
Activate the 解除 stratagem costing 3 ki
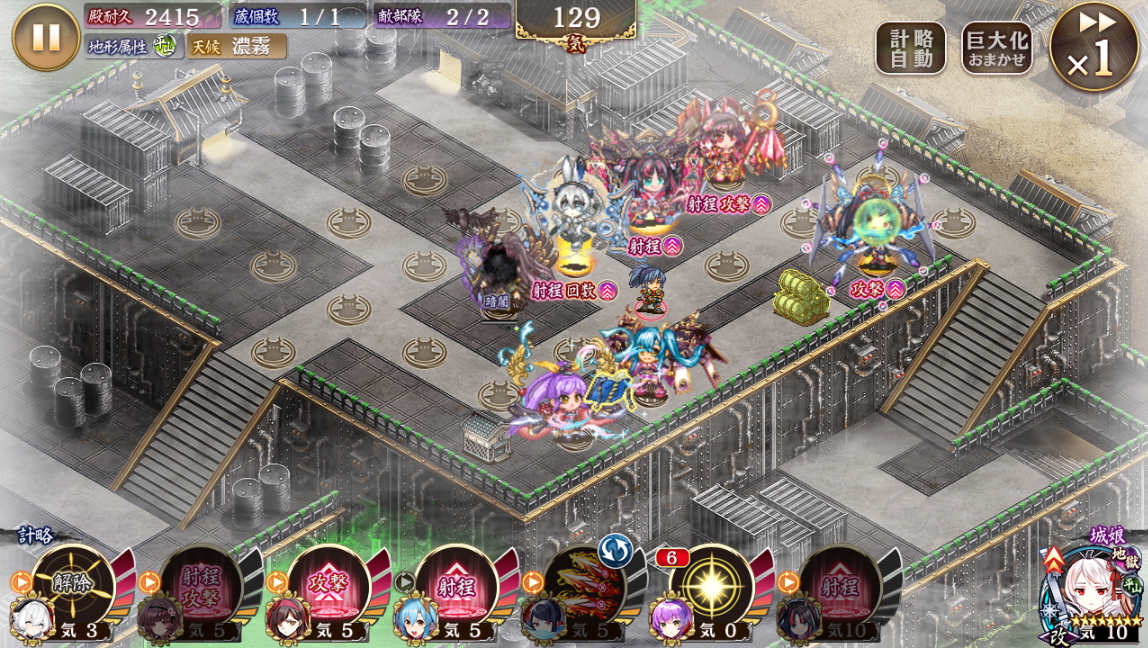coord(73,586)
